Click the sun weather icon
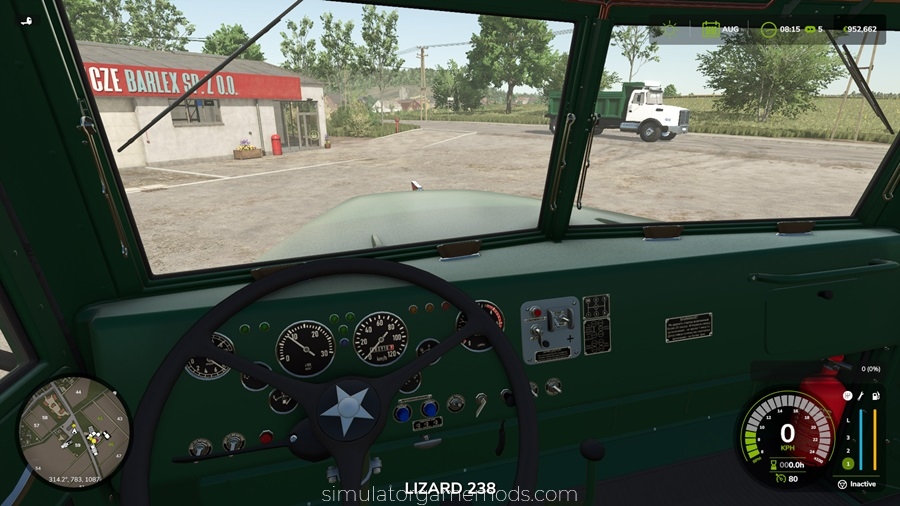This screenshot has height=506, width=900. 671,29
